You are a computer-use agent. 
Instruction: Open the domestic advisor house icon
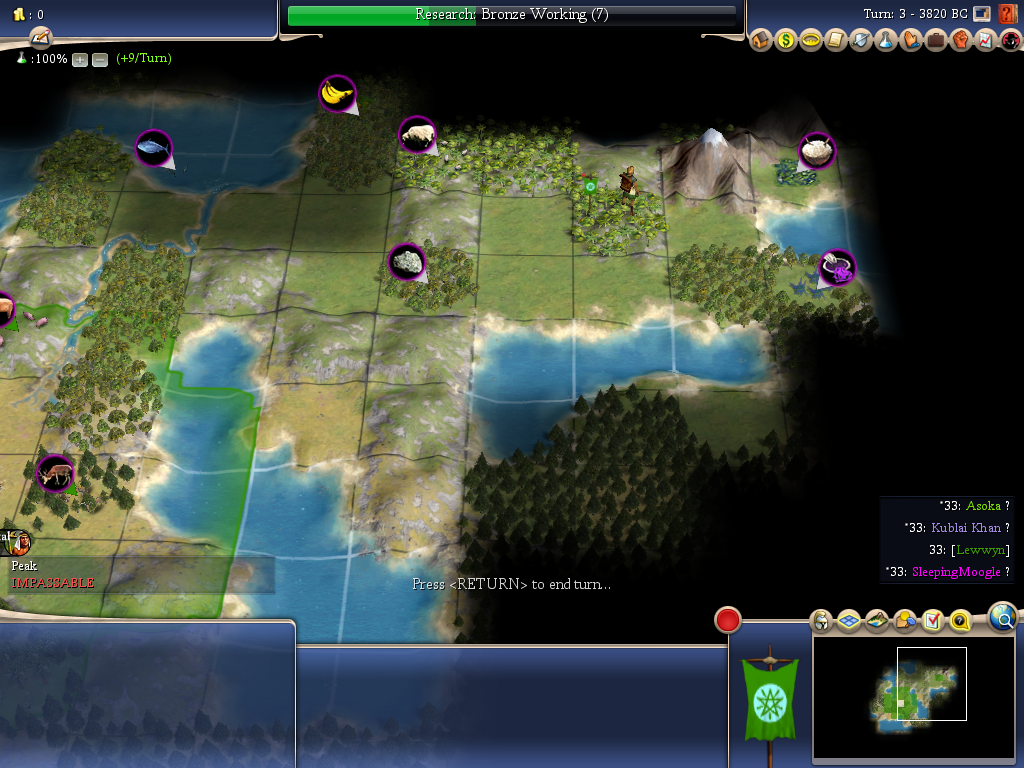761,41
